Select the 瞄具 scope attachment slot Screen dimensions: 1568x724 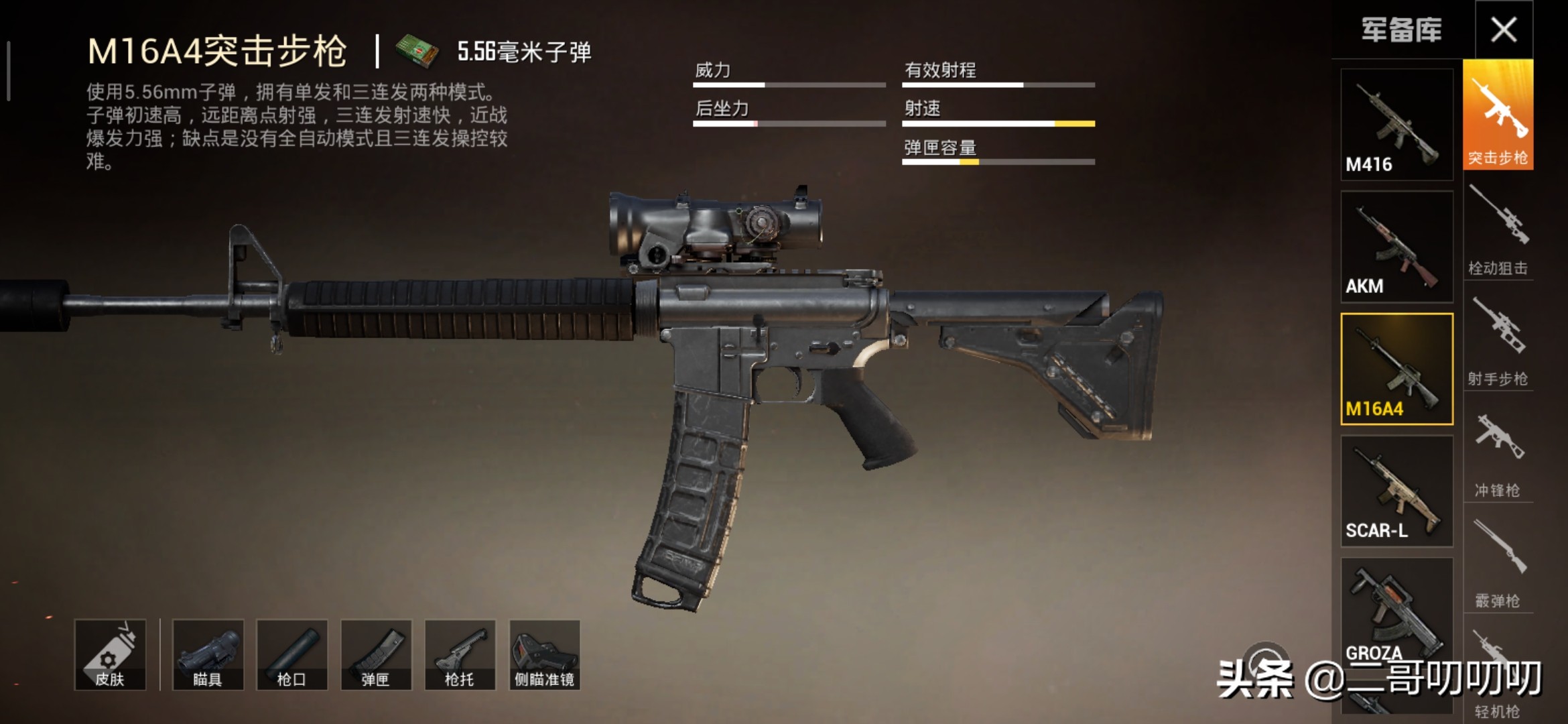click(209, 654)
